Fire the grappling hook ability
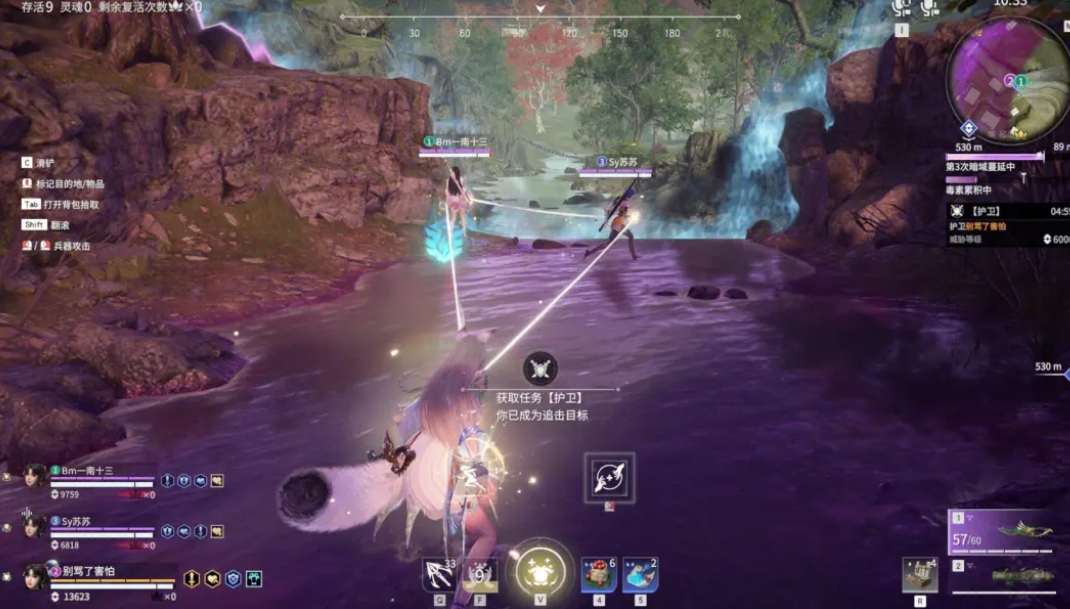Viewport: 1070px width, 609px height. (439, 574)
